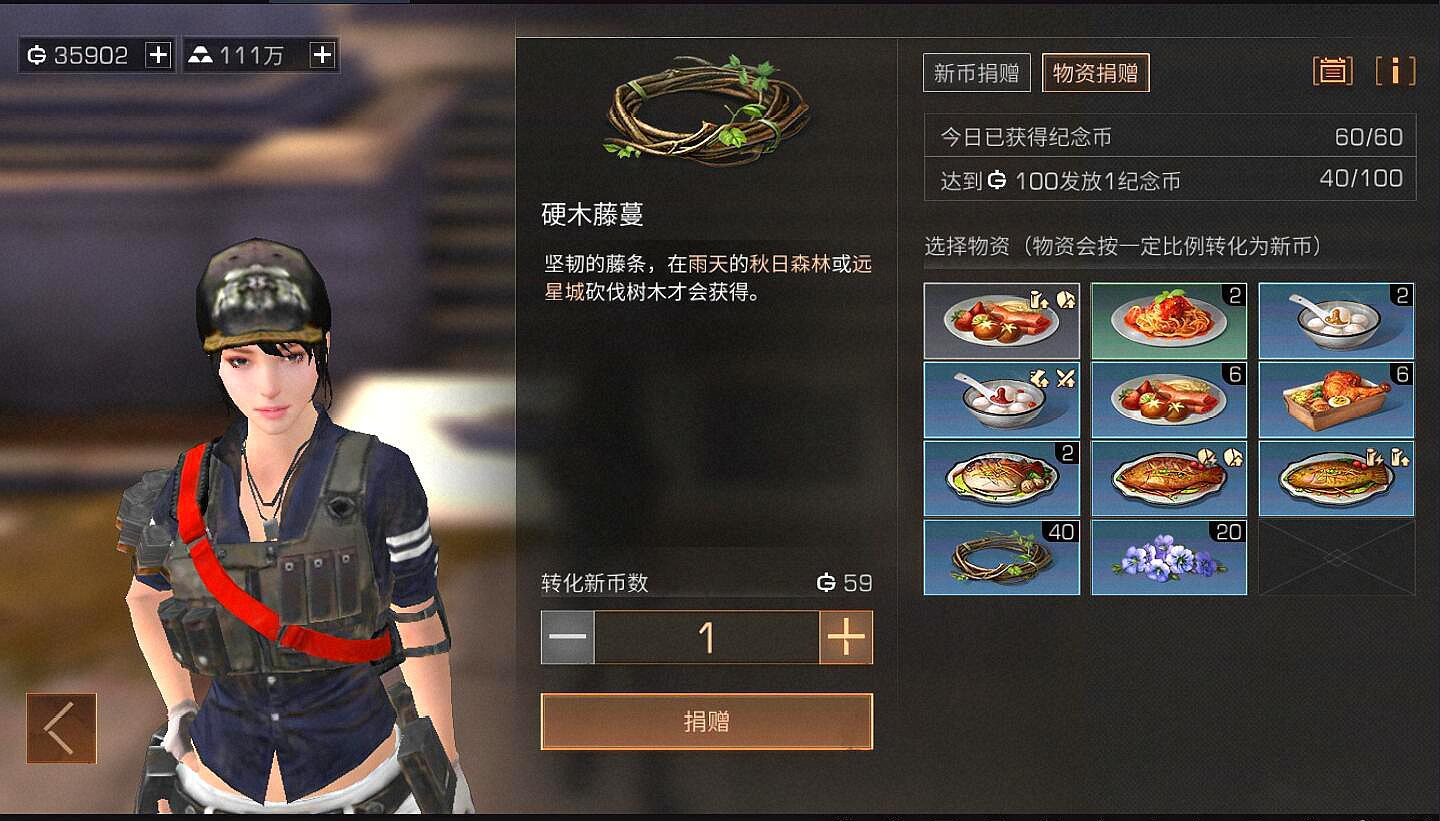Decrease donation quantity with the minus button
This screenshot has height=821, width=1440.
pyautogui.click(x=568, y=637)
